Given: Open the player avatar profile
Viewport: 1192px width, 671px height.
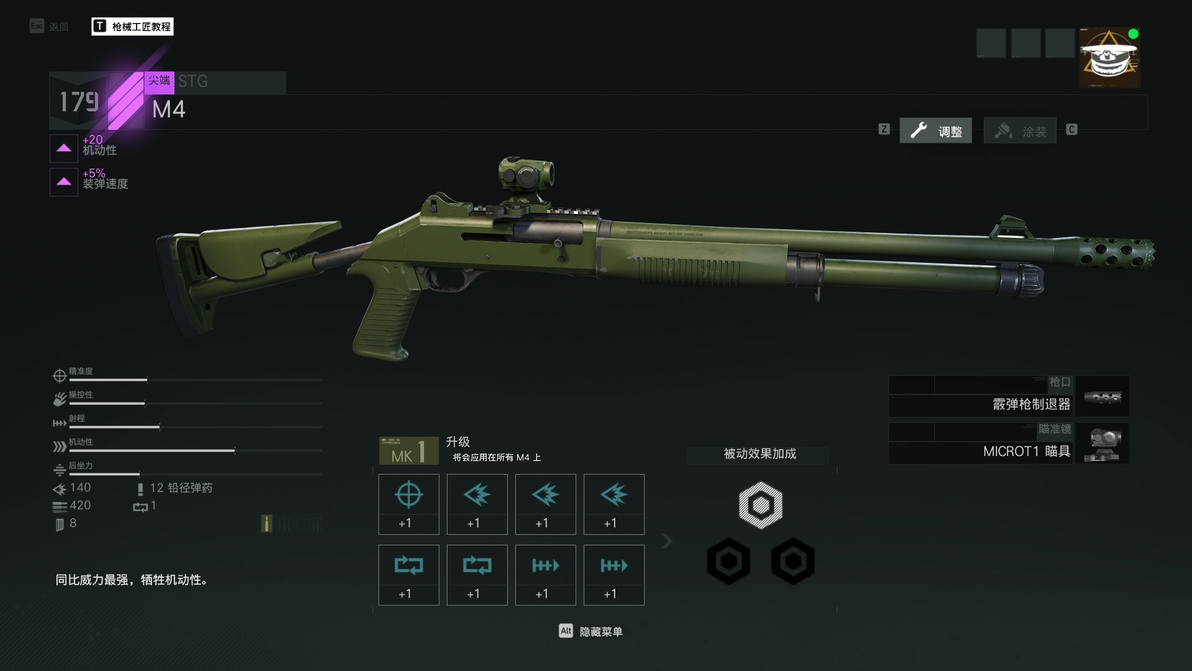Looking at the screenshot, I should (1109, 58).
